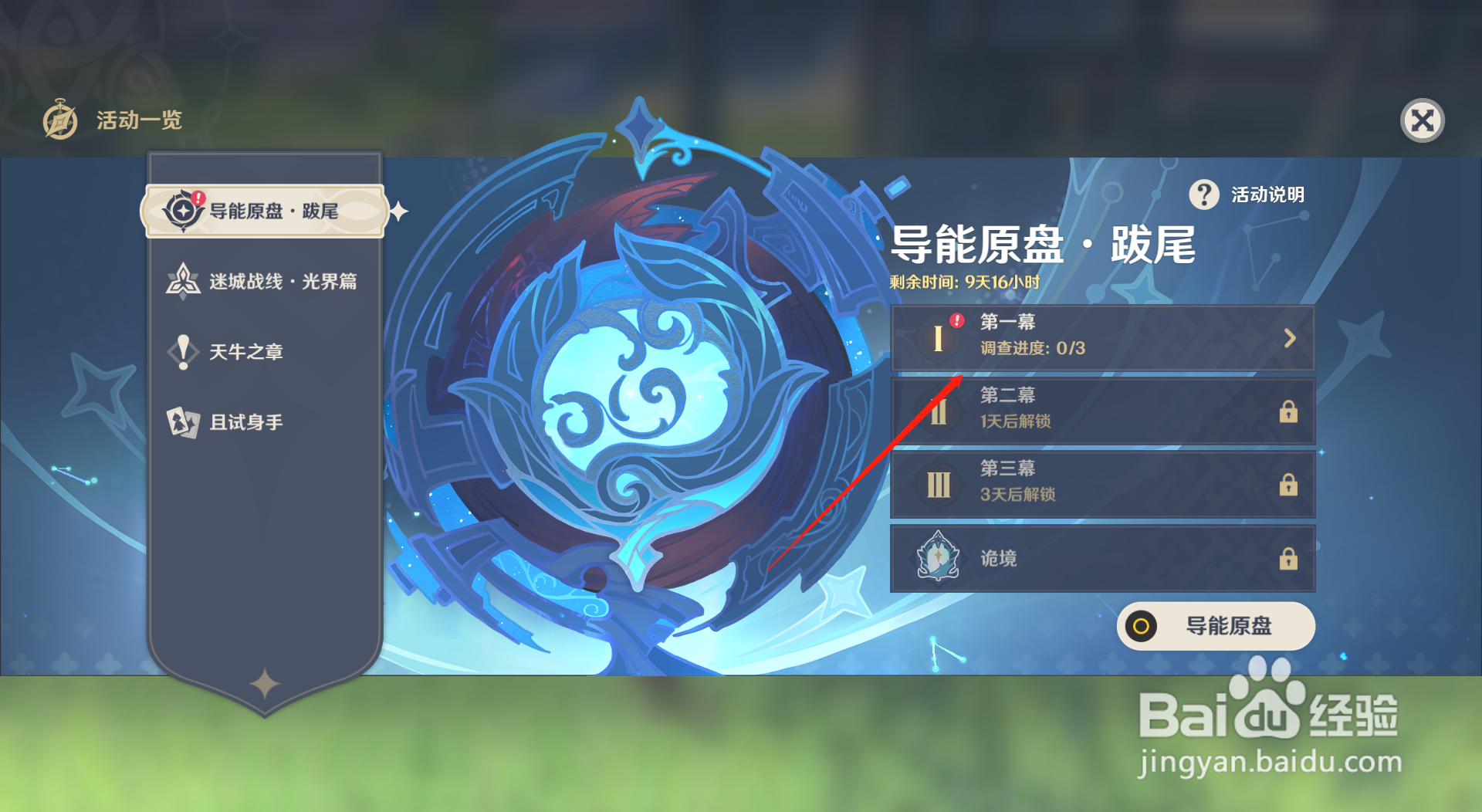The width and height of the screenshot is (1482, 812).
Task: Click the 活动一览 compass icon
Action: click(62, 120)
